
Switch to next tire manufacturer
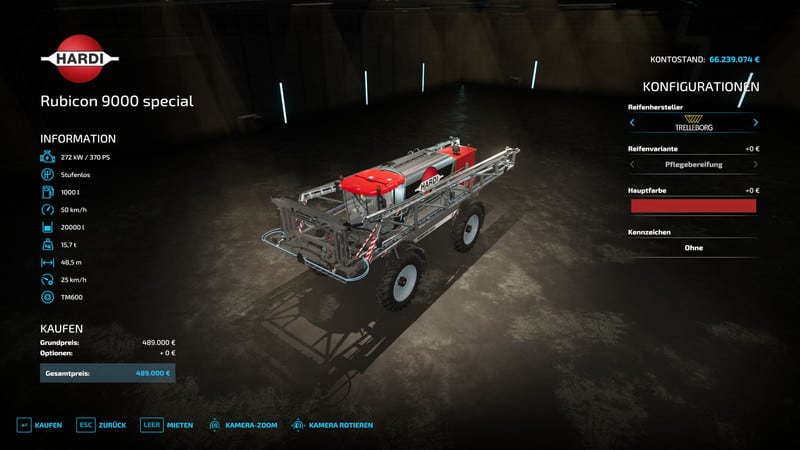755,123
